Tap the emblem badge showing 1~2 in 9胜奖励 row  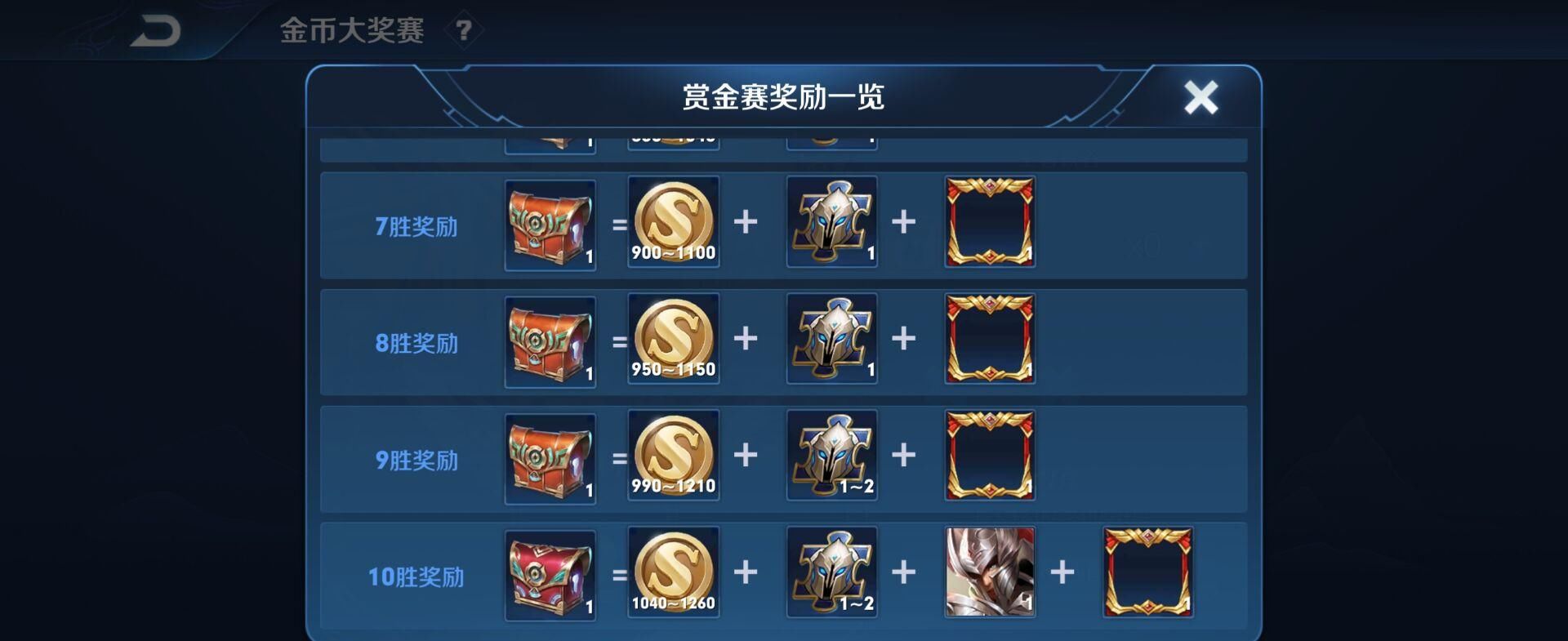pos(831,457)
